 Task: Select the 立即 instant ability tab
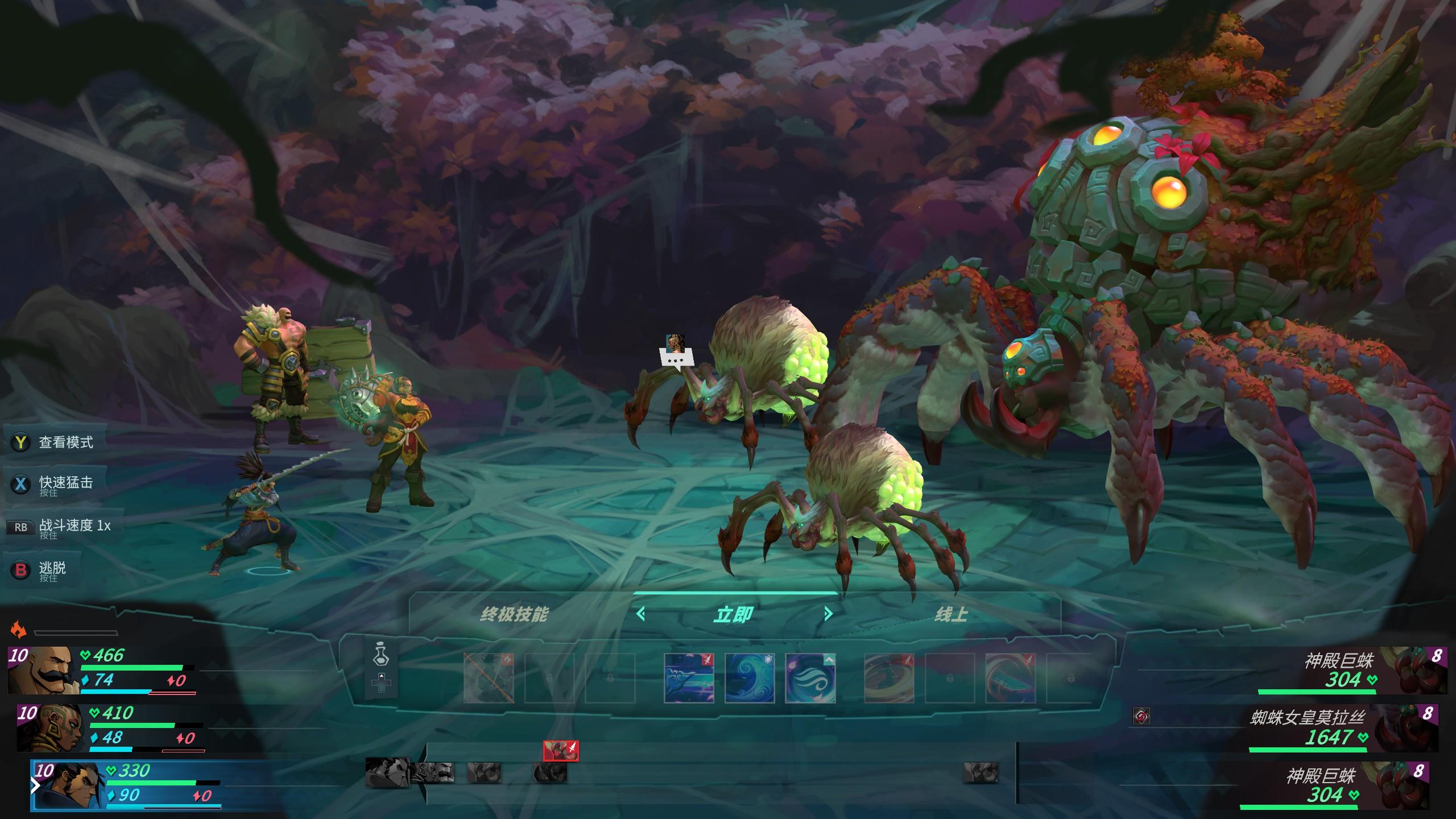[x=734, y=614]
